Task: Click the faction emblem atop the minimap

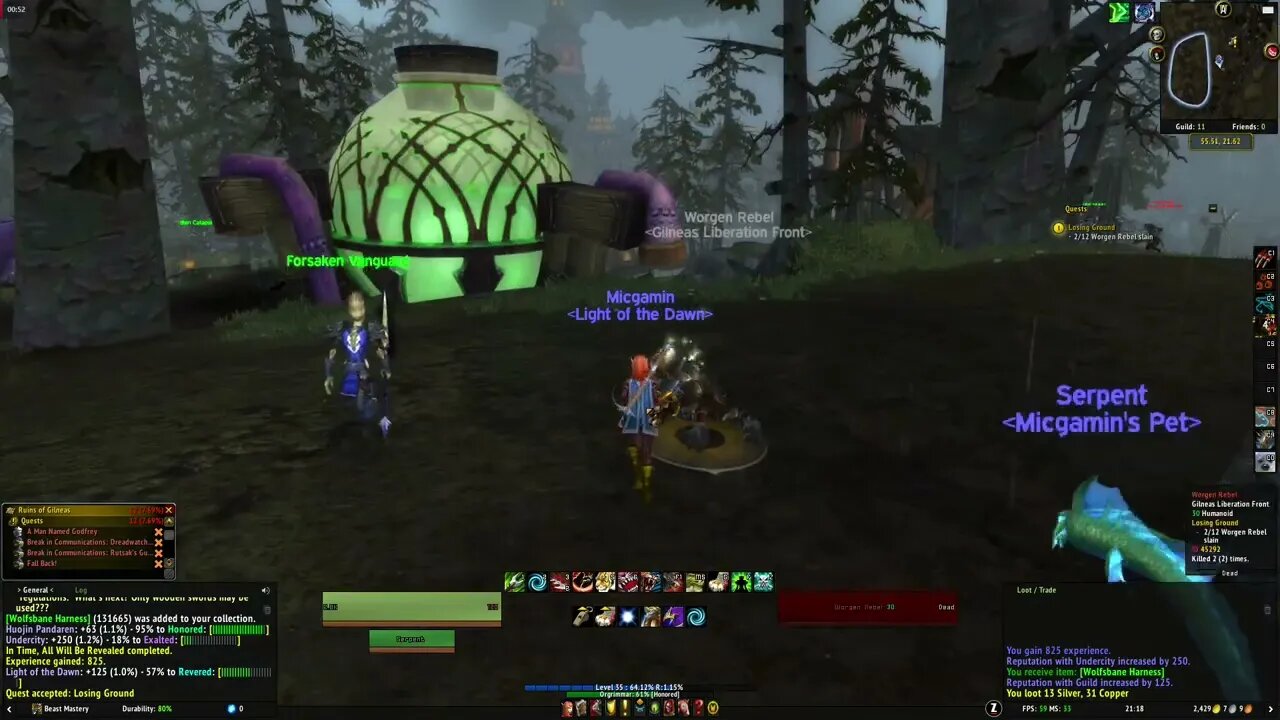Action: 1223,11
